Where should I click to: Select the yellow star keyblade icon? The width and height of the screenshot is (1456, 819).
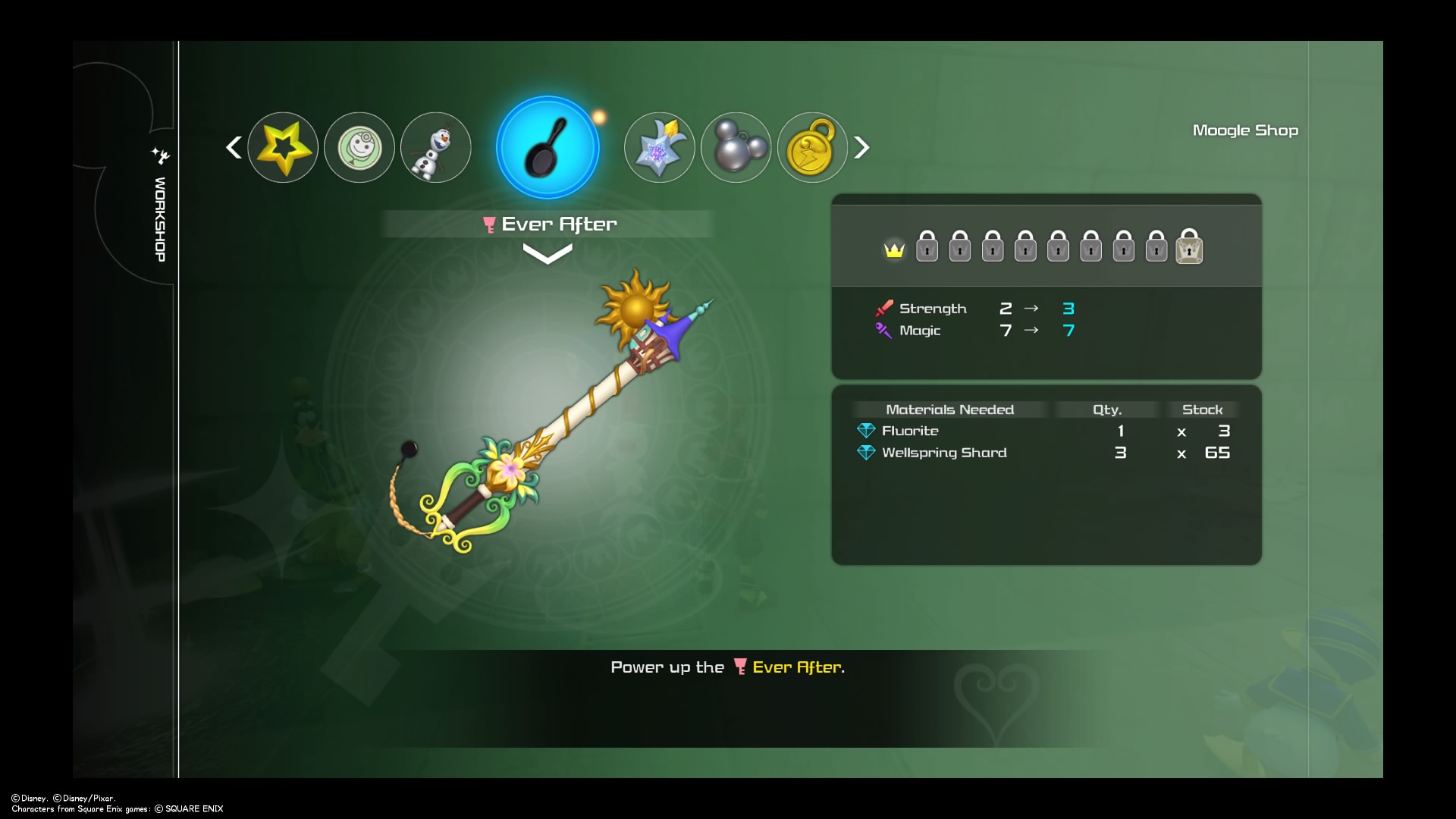pyautogui.click(x=283, y=147)
